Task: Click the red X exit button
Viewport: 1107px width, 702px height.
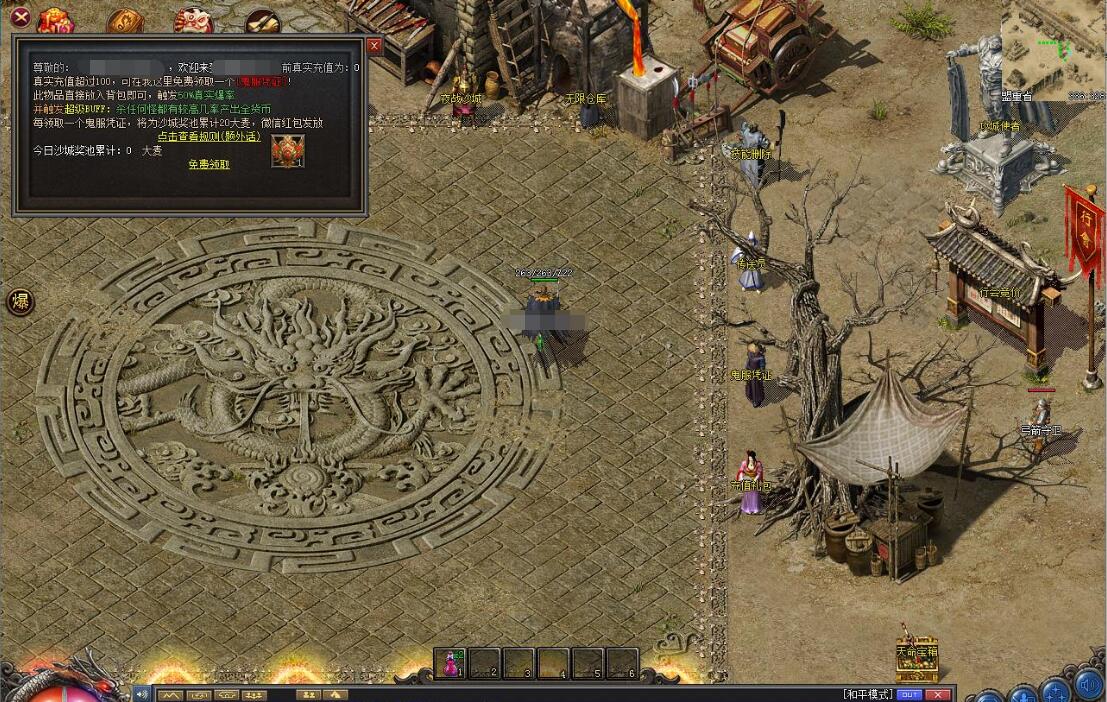Action: click(x=937, y=694)
